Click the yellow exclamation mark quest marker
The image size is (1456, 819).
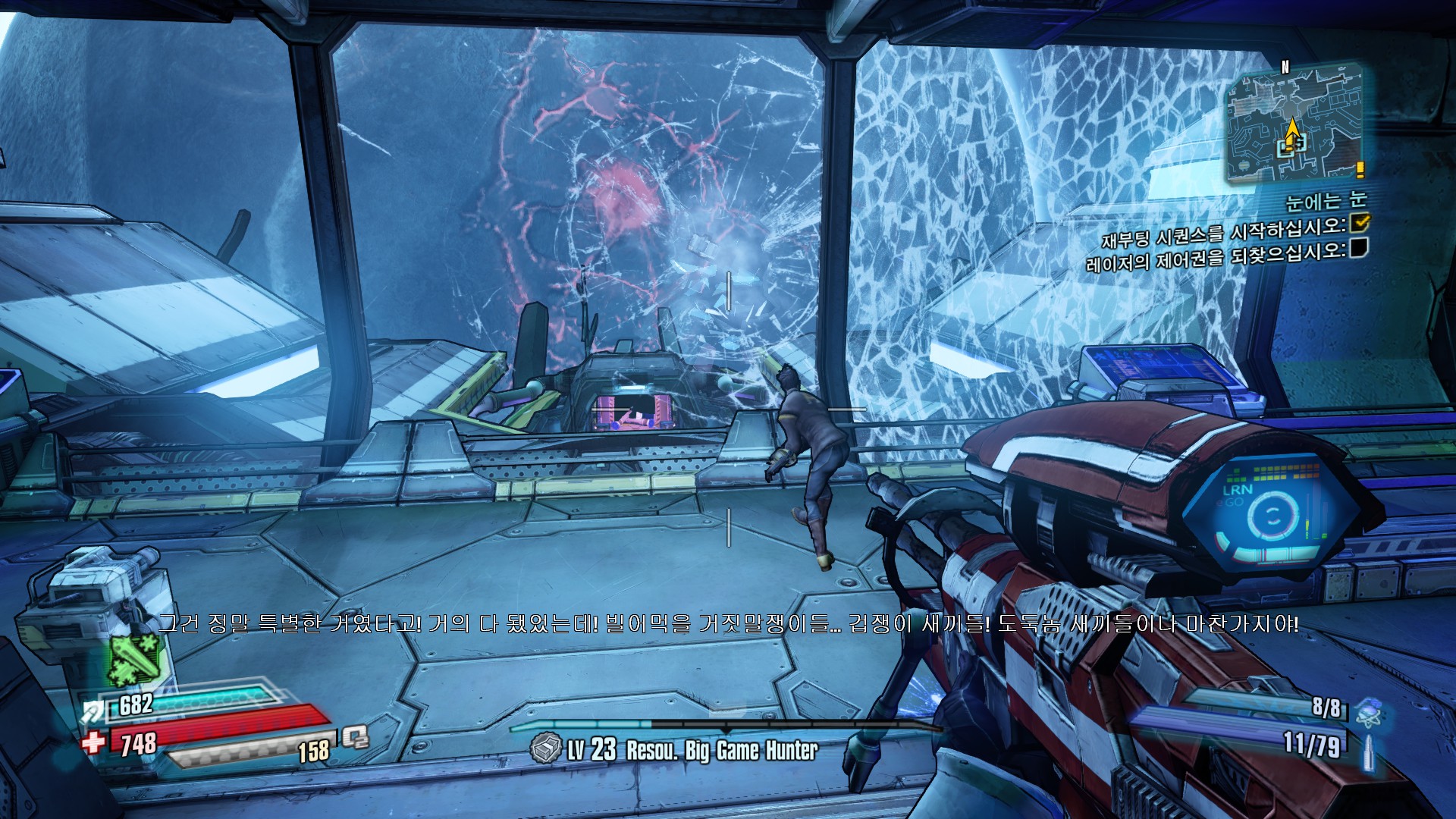pyautogui.click(x=1360, y=169)
